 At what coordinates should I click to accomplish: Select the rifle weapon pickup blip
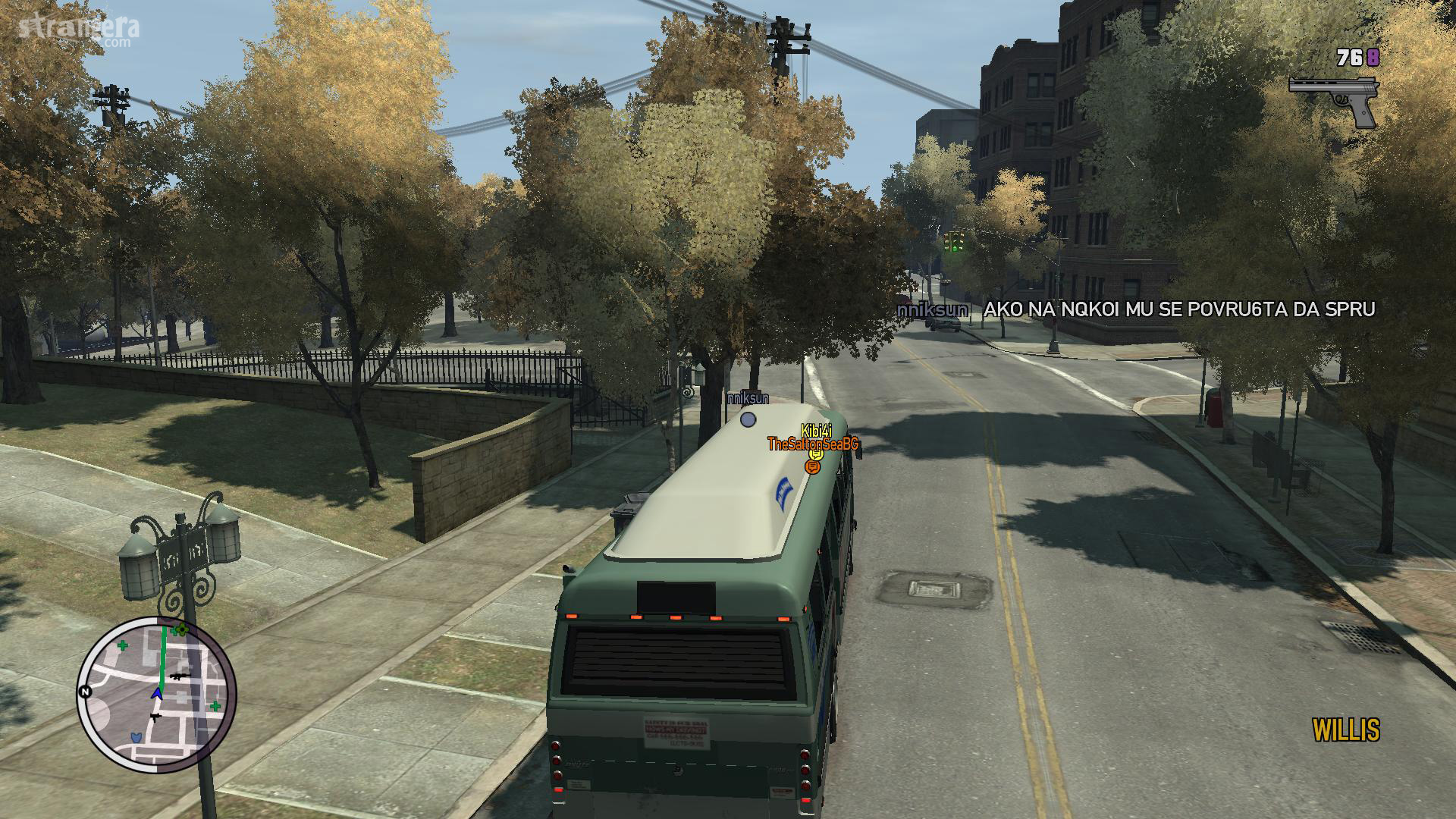[x=180, y=676]
